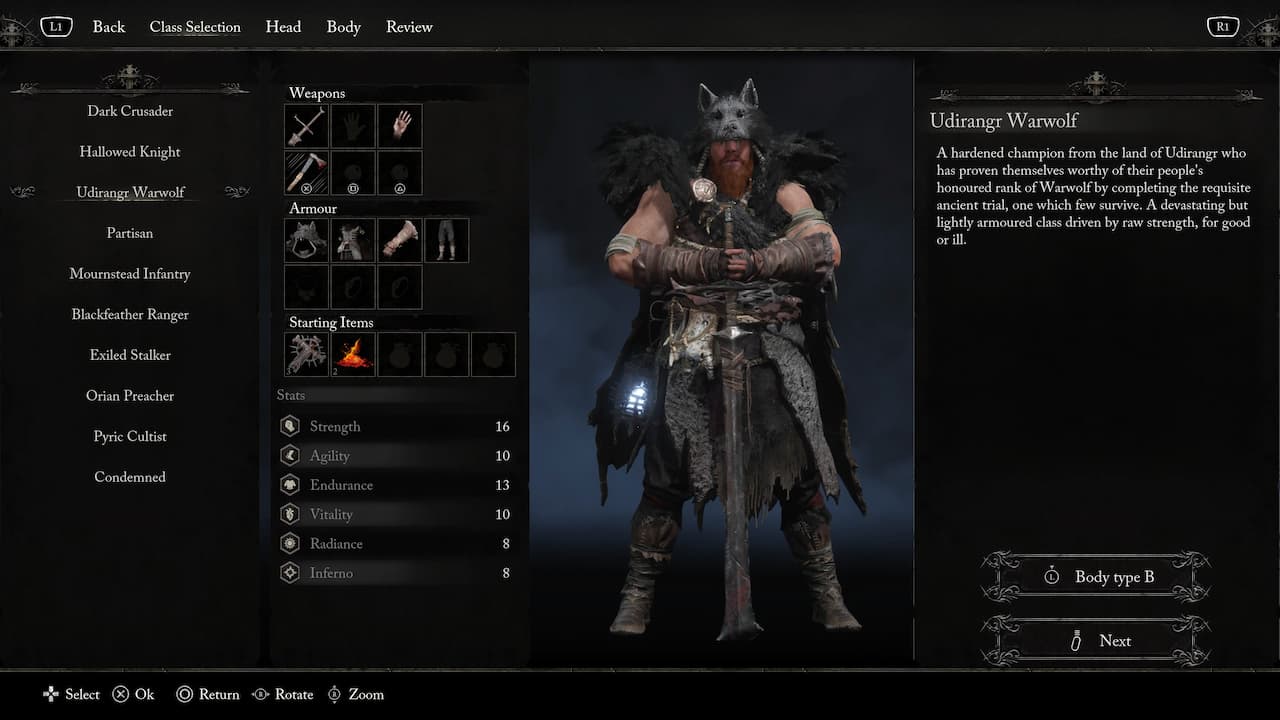Click the Inferno stat emblem
1280x720 pixels.
[290, 573]
